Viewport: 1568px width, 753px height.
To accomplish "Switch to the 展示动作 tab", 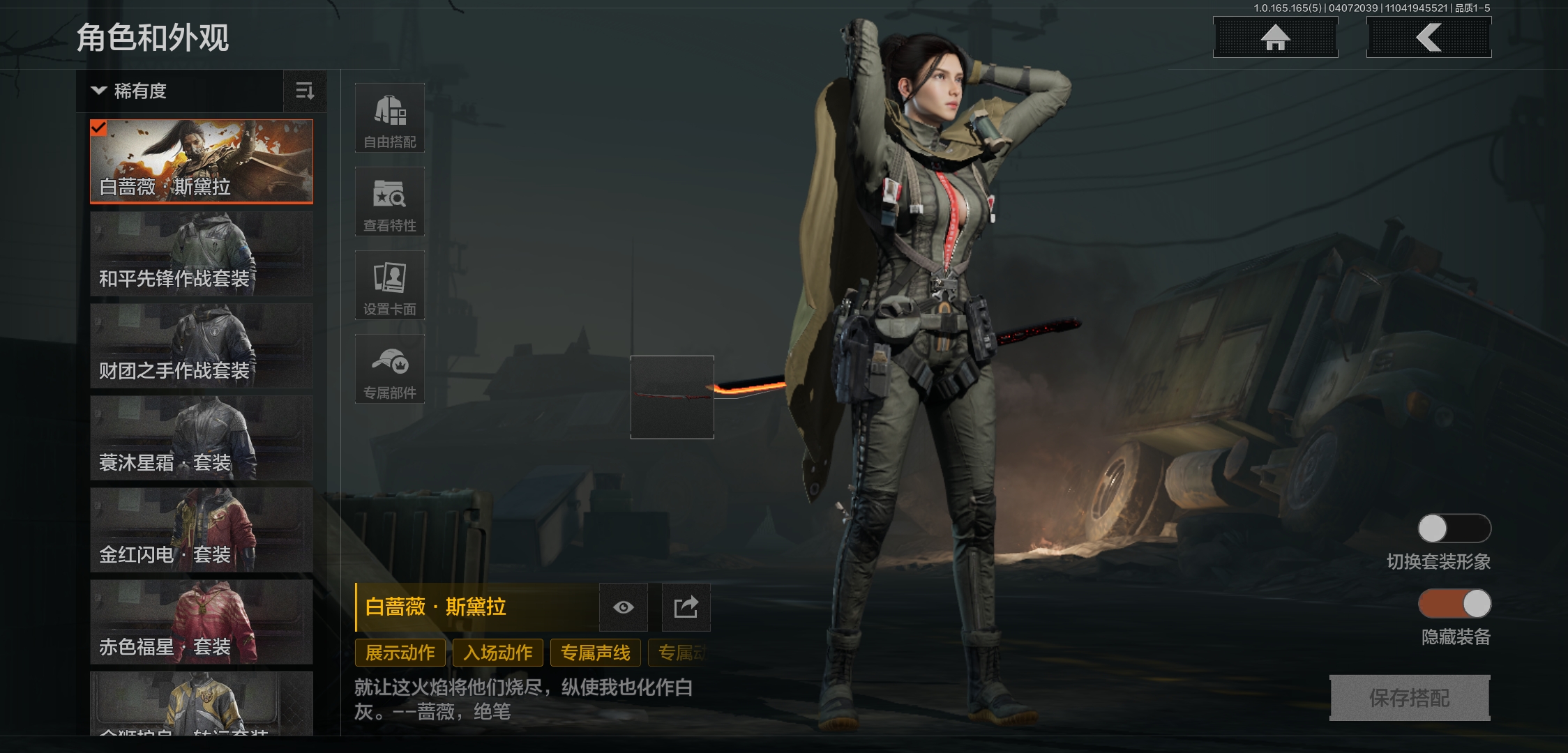I will click(x=399, y=653).
